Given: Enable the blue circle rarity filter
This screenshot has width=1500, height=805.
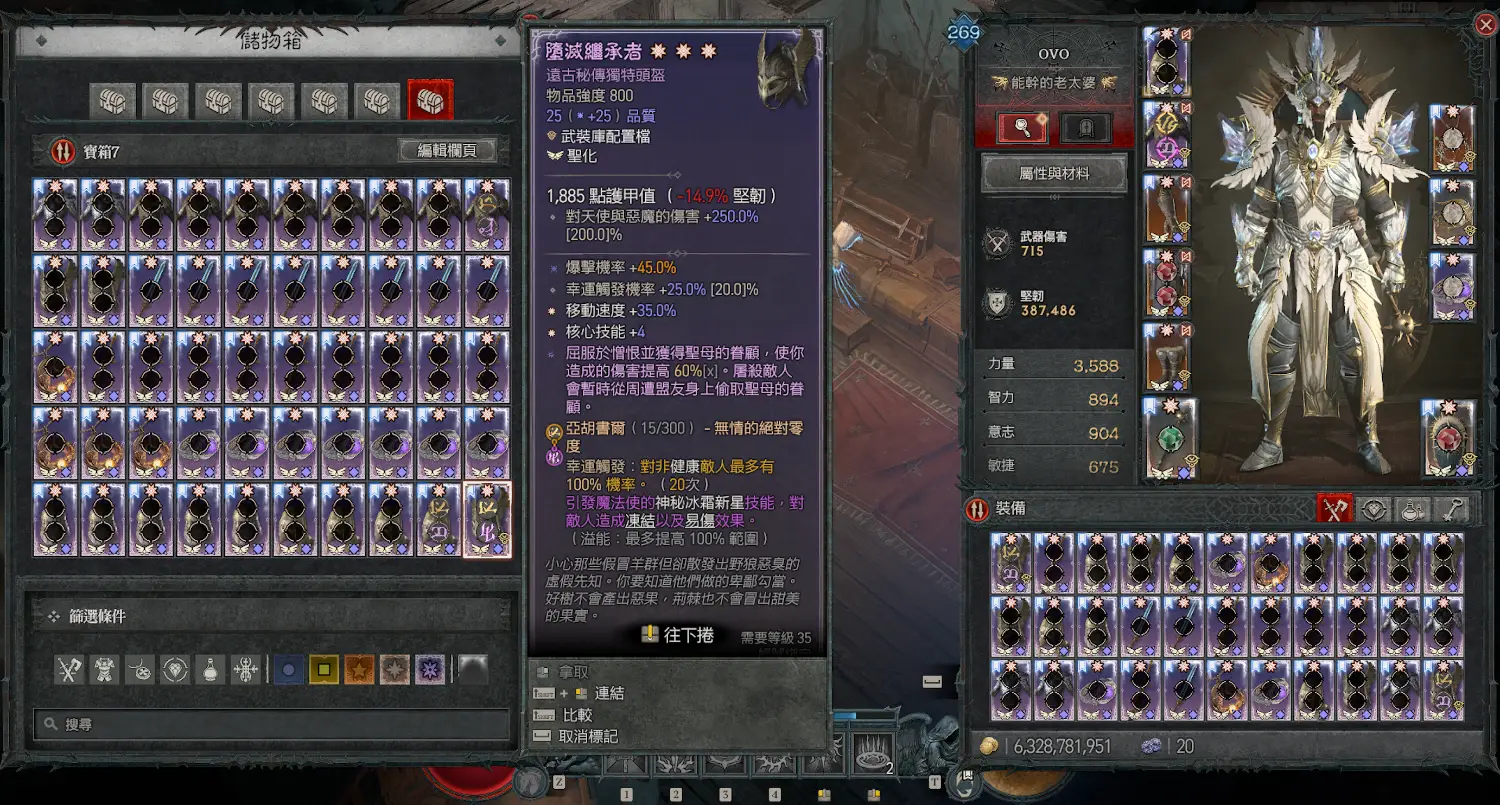Looking at the screenshot, I should point(289,669).
